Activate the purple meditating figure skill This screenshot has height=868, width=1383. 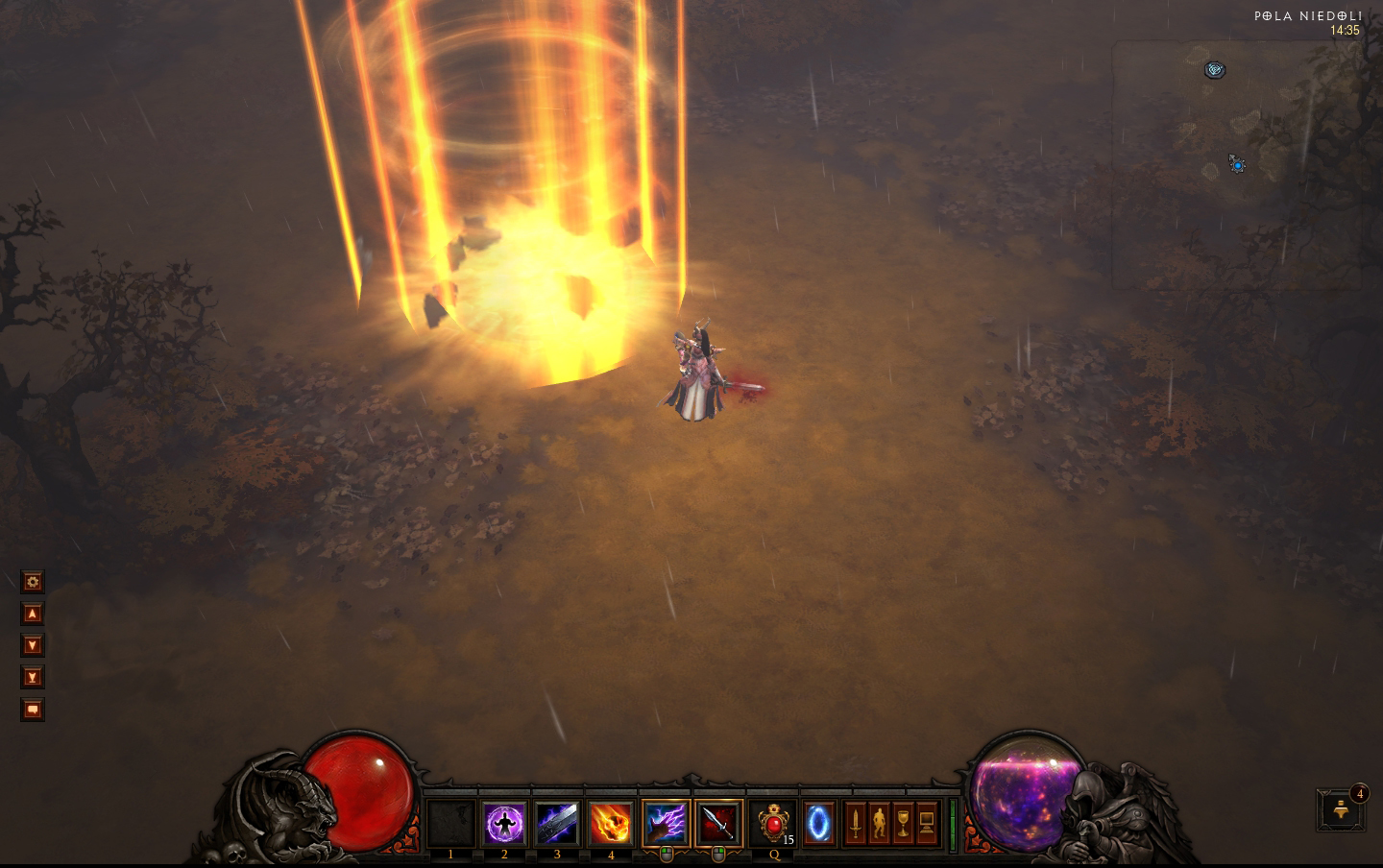(x=504, y=823)
